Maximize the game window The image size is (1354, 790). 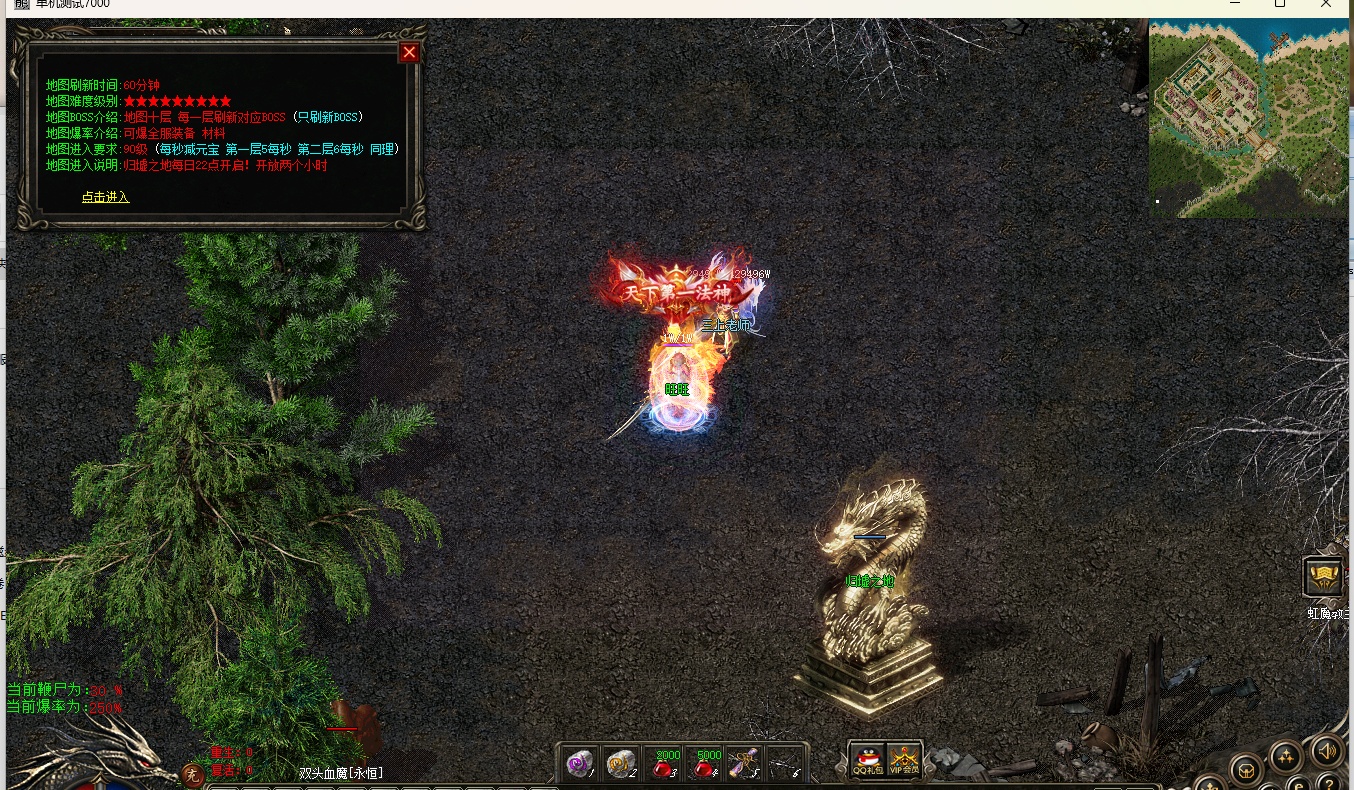point(1279,4)
